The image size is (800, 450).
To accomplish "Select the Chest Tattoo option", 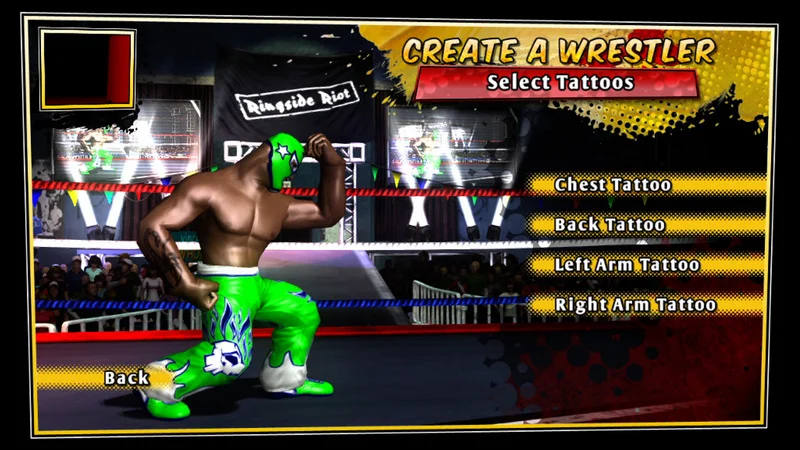I will [613, 185].
